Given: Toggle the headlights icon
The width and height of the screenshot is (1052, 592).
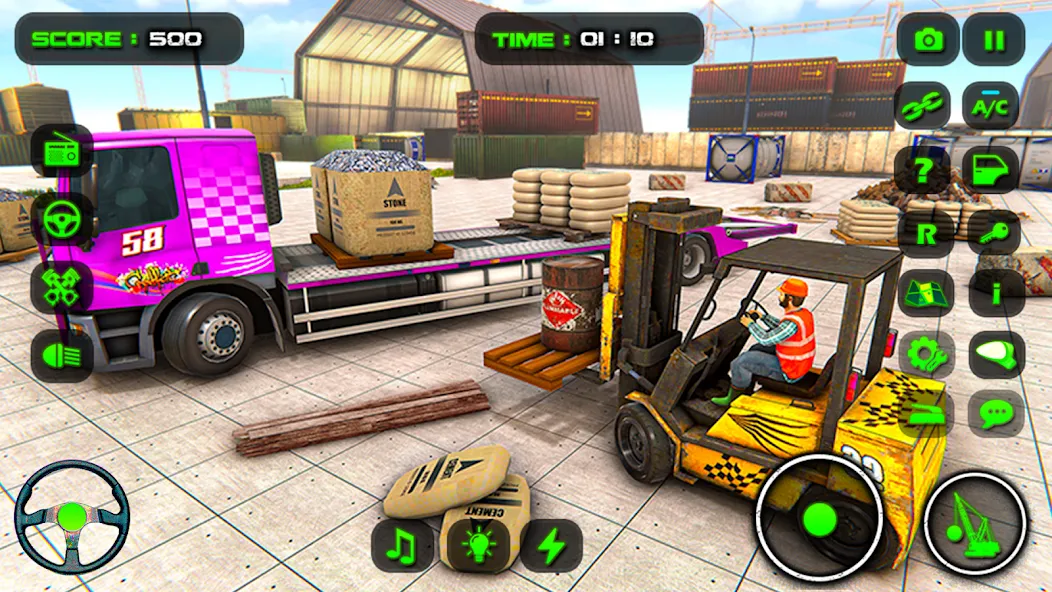Looking at the screenshot, I should point(61,354).
